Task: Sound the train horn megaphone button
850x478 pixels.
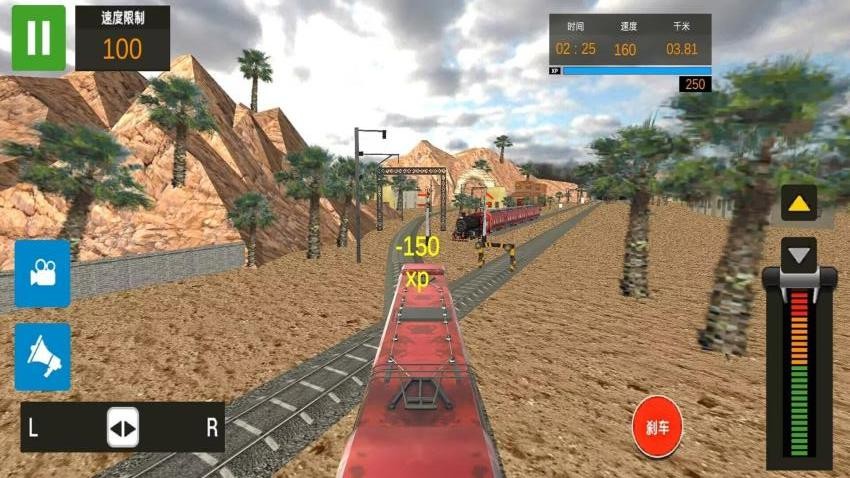Action: tap(43, 356)
